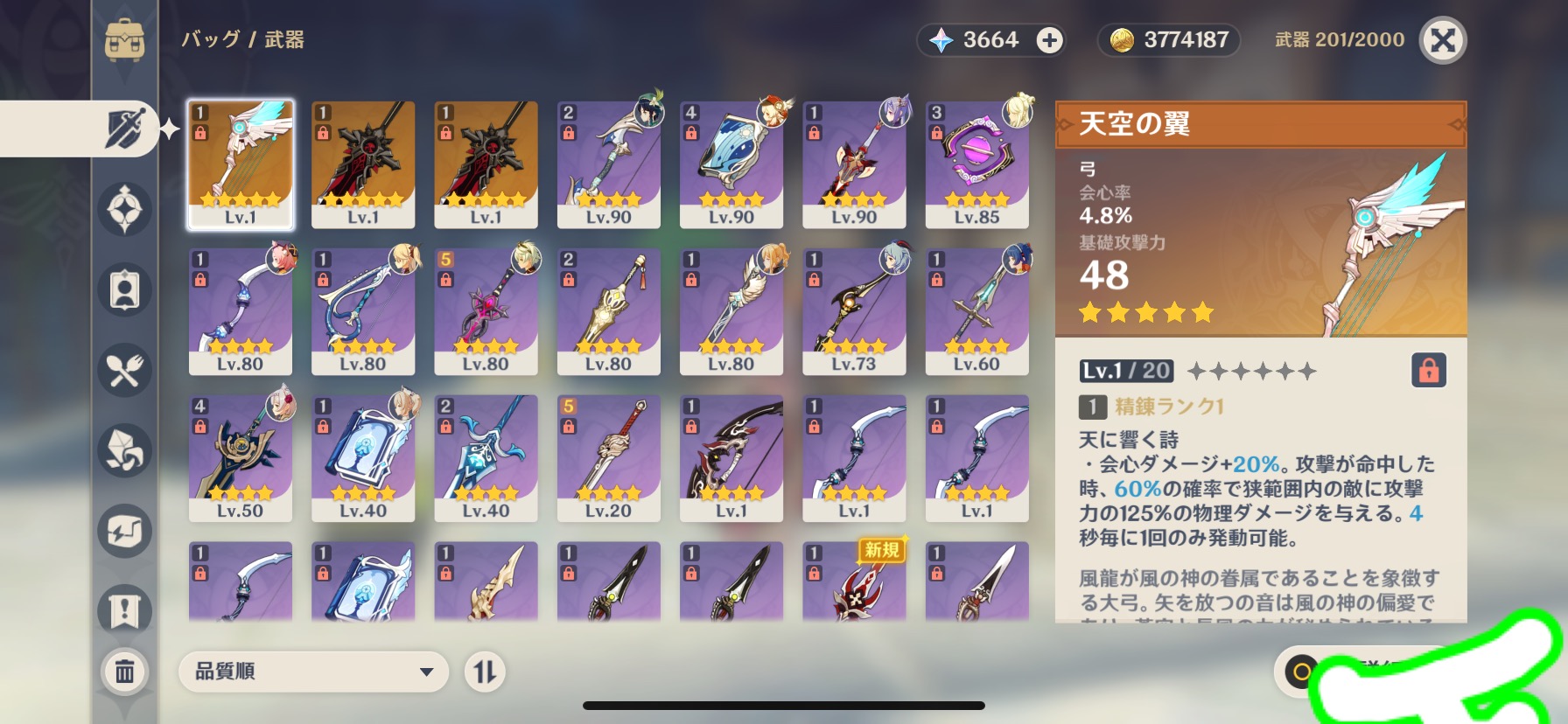Viewport: 1568px width, 724px height.
Task: Open the trash can delete mode
Action: pos(125,672)
